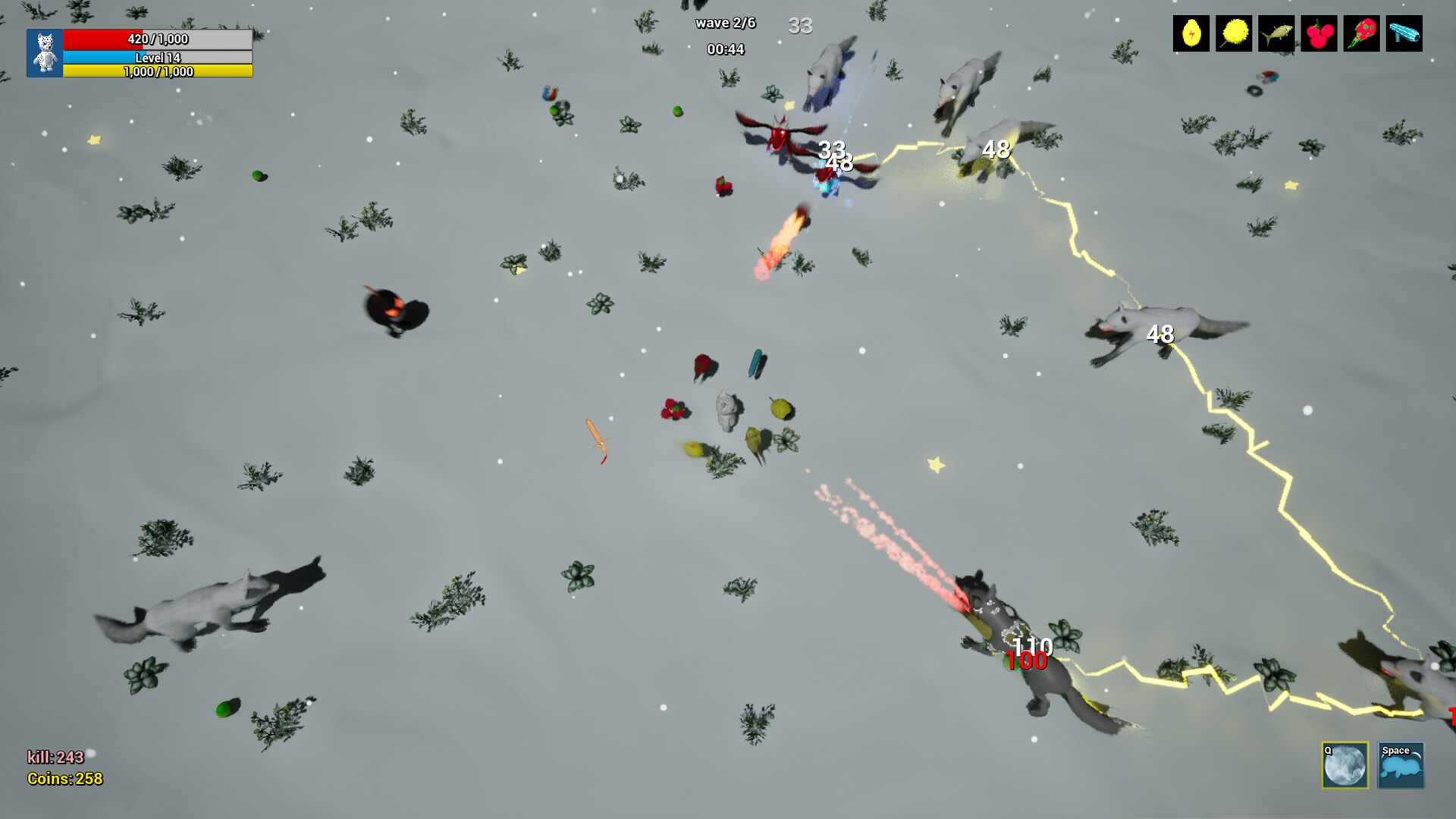Select the blue water gun item icon
Viewport: 1456px width, 819px height.
coord(1403,33)
